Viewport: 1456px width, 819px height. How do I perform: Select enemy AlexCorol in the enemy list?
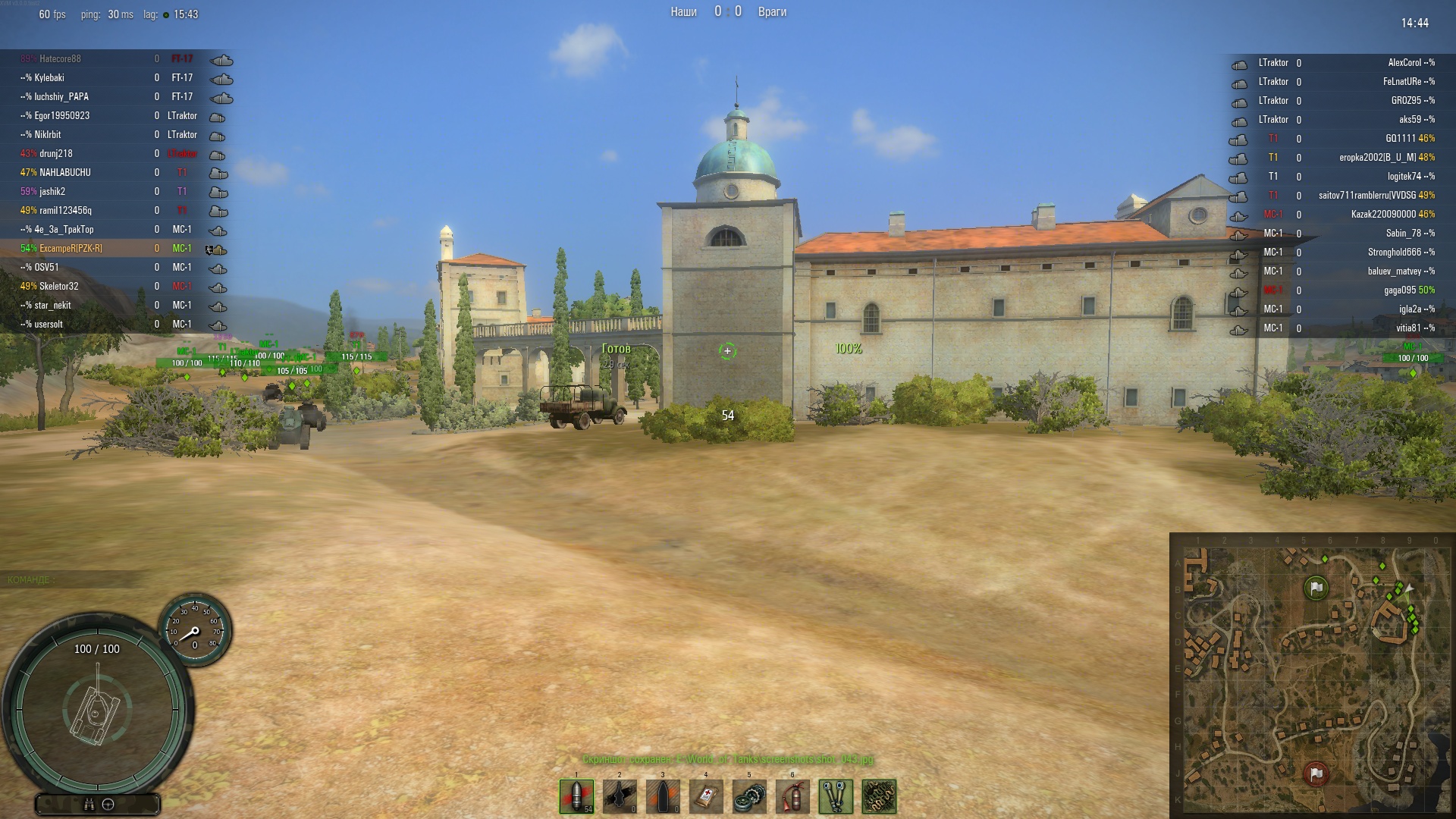1404,63
